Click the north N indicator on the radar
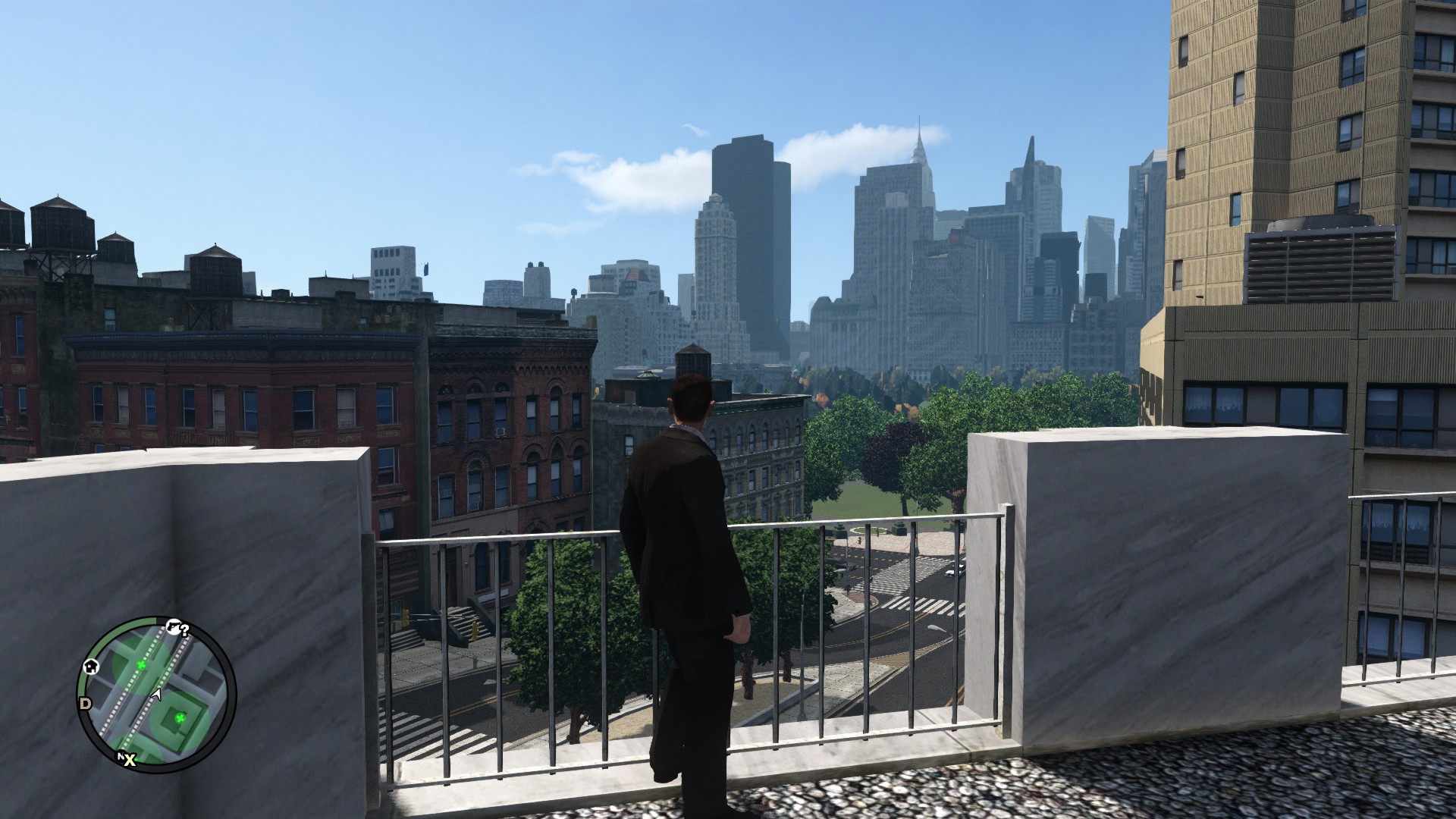 click(x=120, y=756)
